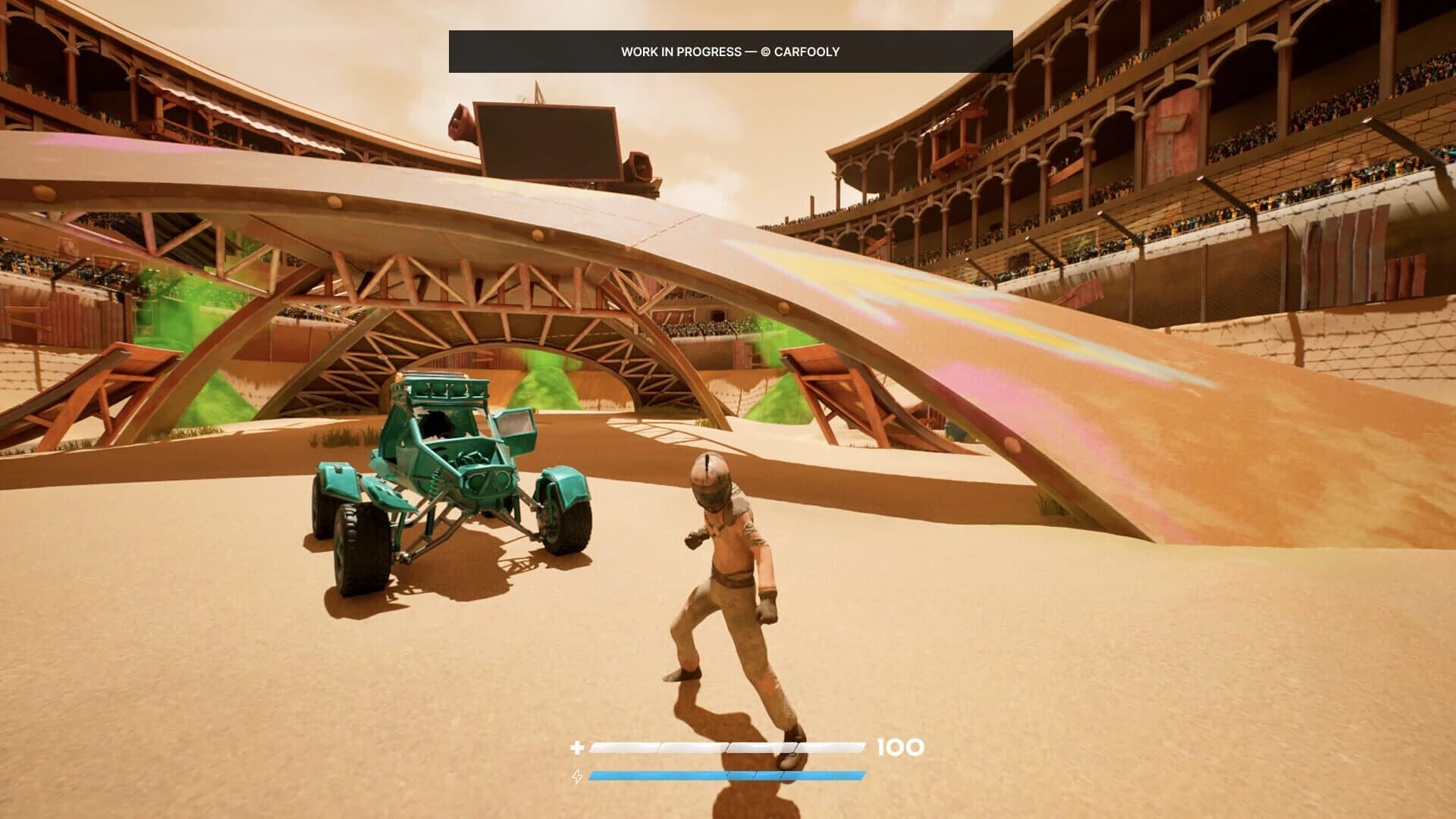Click the blue stamina bar

pyautogui.click(x=728, y=776)
